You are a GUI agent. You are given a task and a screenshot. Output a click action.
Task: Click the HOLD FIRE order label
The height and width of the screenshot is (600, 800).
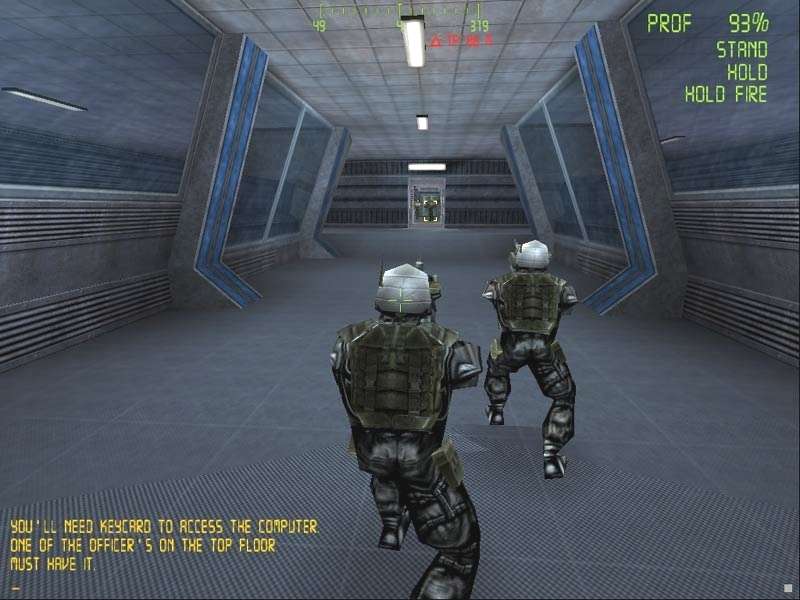[726, 95]
